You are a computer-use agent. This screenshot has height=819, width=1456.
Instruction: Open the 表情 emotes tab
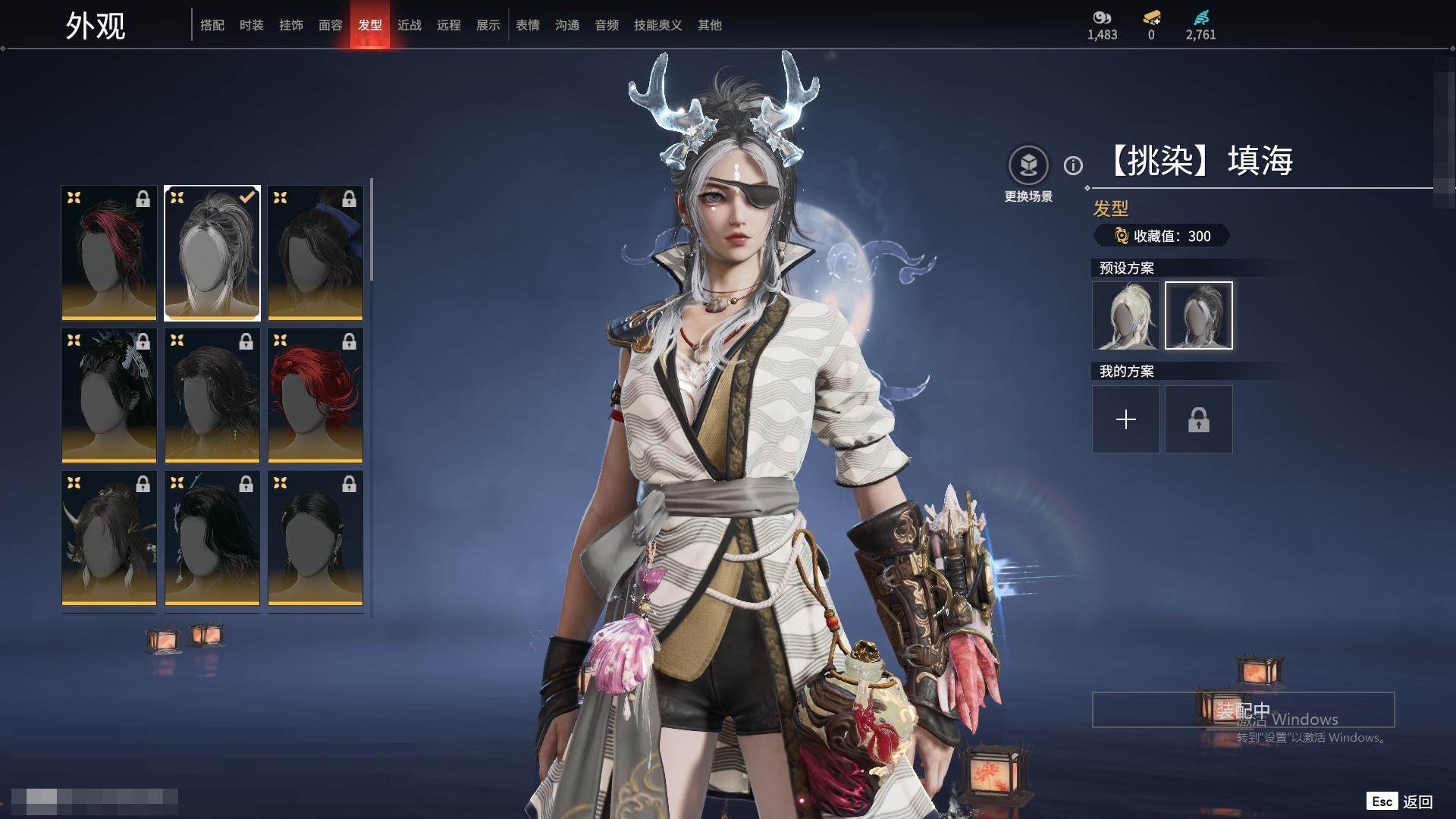528,25
